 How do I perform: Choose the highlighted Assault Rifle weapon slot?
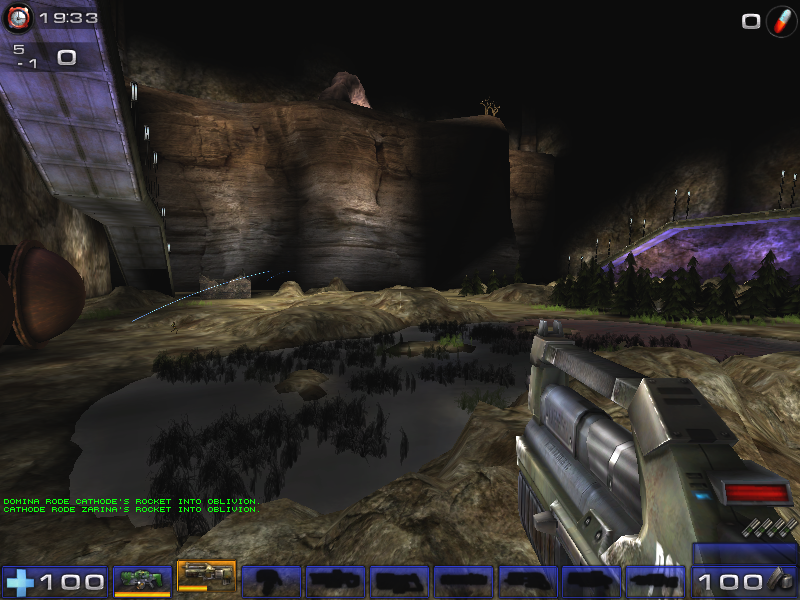[206, 577]
